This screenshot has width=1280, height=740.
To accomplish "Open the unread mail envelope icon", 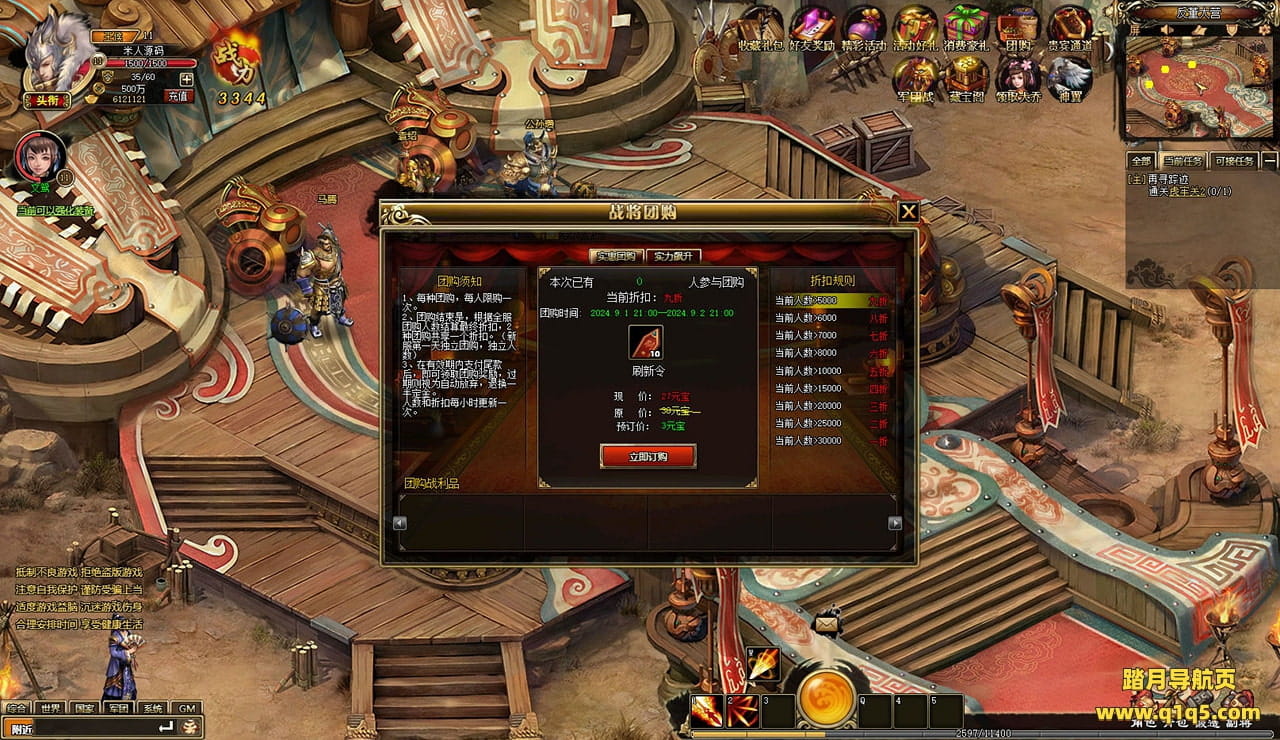I will tap(827, 623).
